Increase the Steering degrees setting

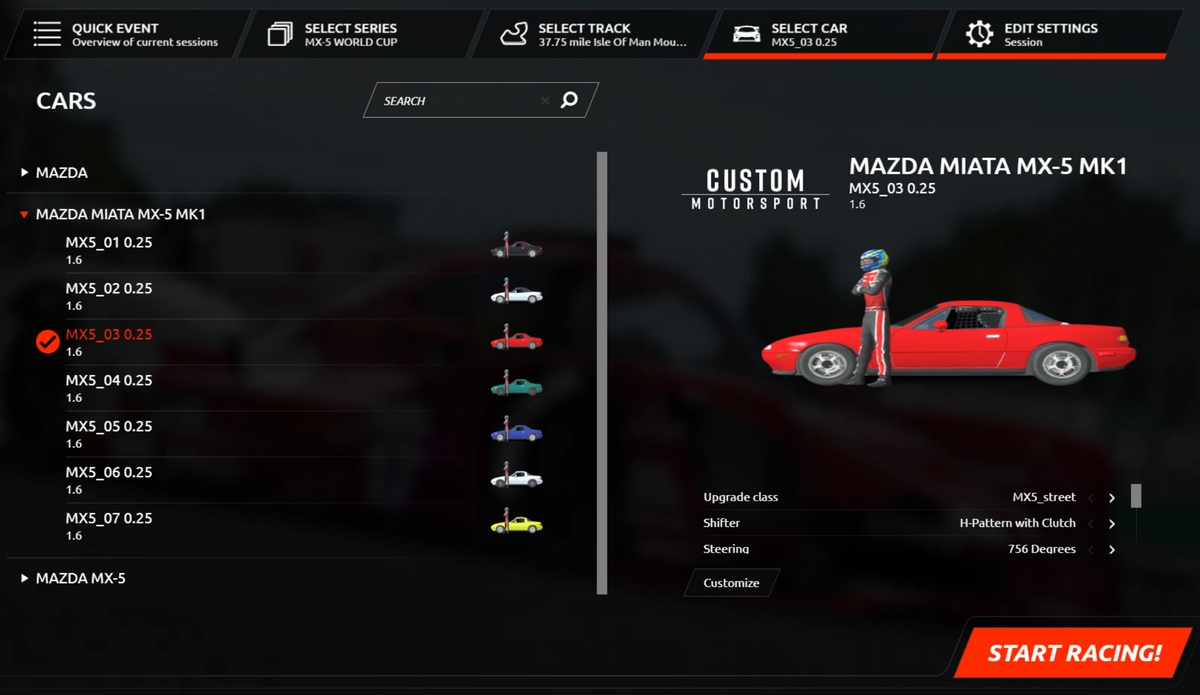point(1112,549)
